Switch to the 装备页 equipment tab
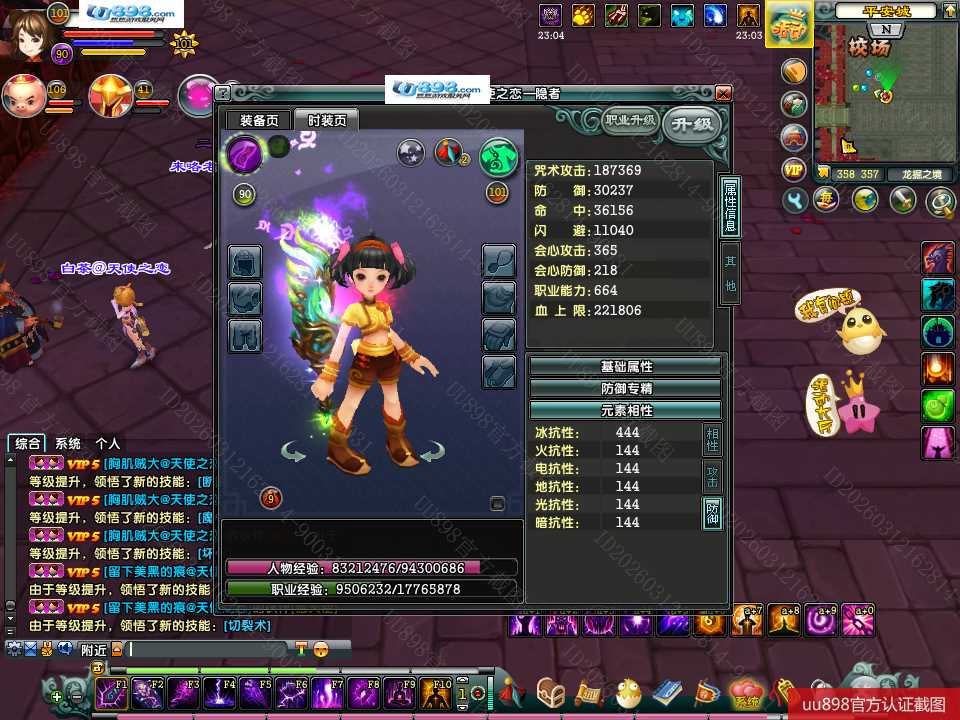The width and height of the screenshot is (960, 720). click(259, 120)
